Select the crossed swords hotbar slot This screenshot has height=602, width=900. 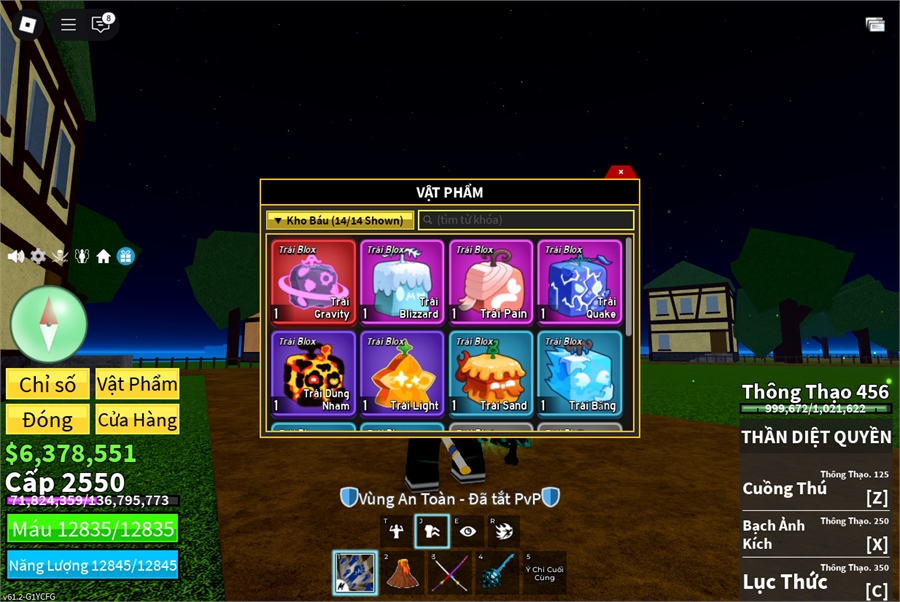tap(450, 573)
